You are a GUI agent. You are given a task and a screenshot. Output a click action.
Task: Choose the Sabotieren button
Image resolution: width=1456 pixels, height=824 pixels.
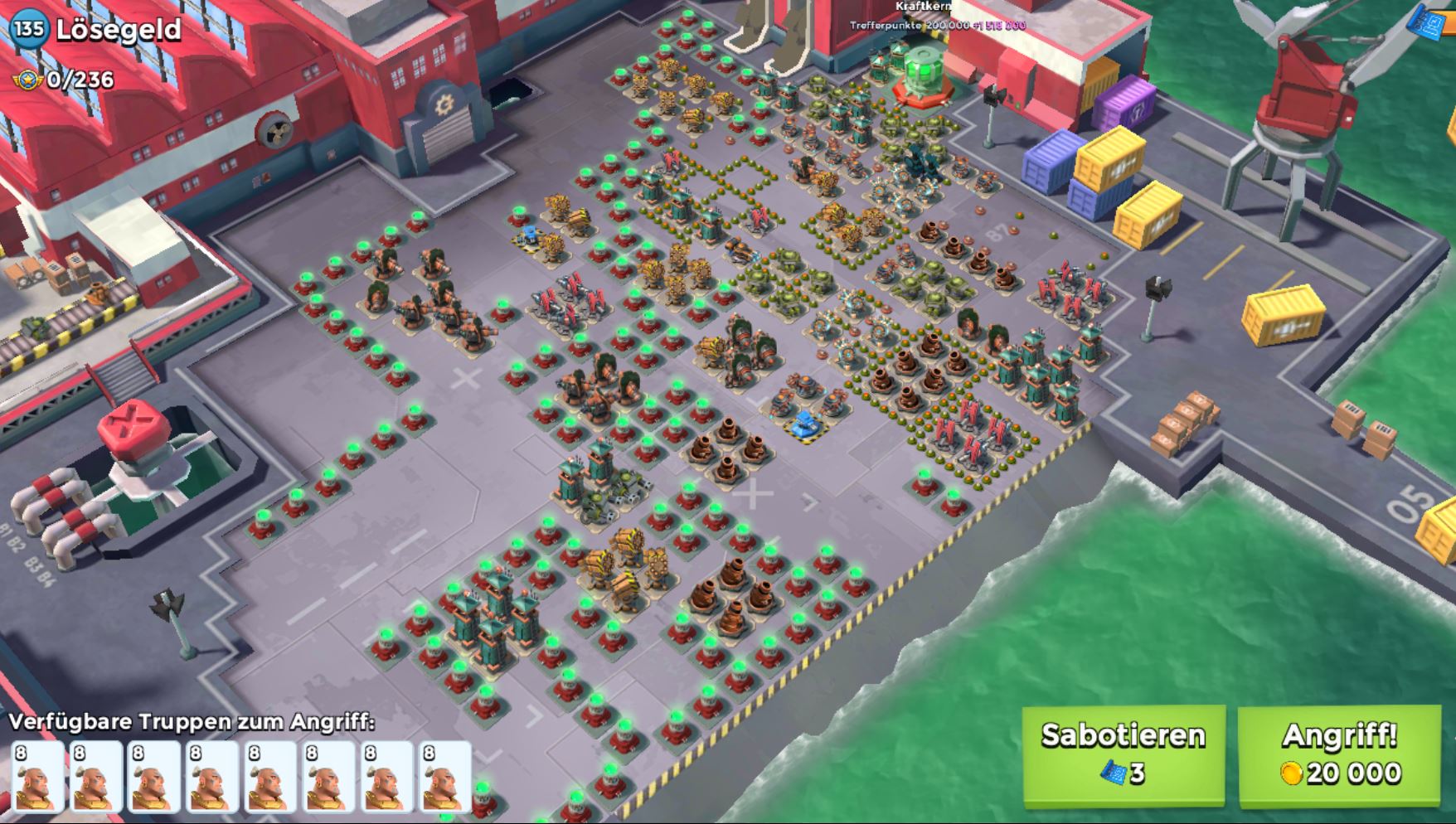coord(1123,753)
